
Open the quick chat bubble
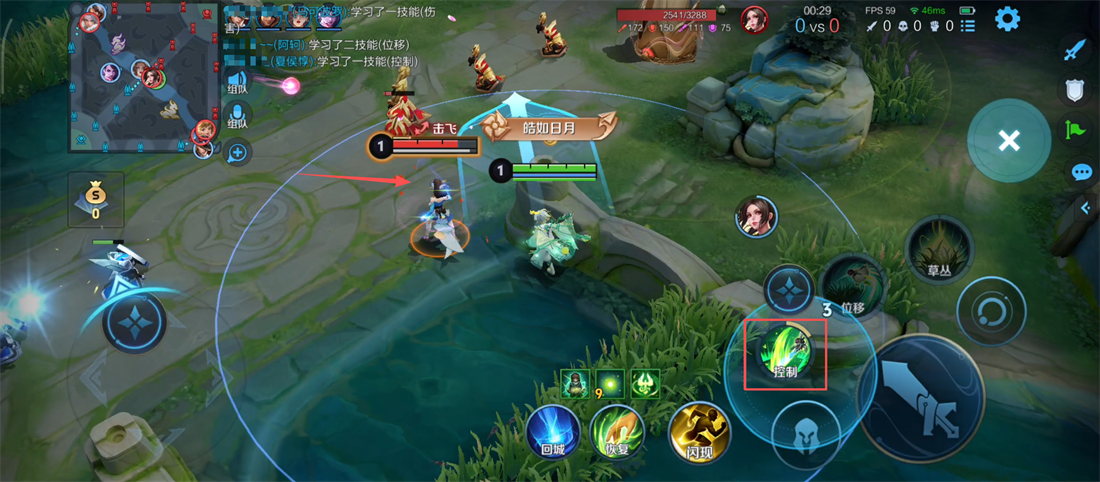pyautogui.click(x=1081, y=172)
